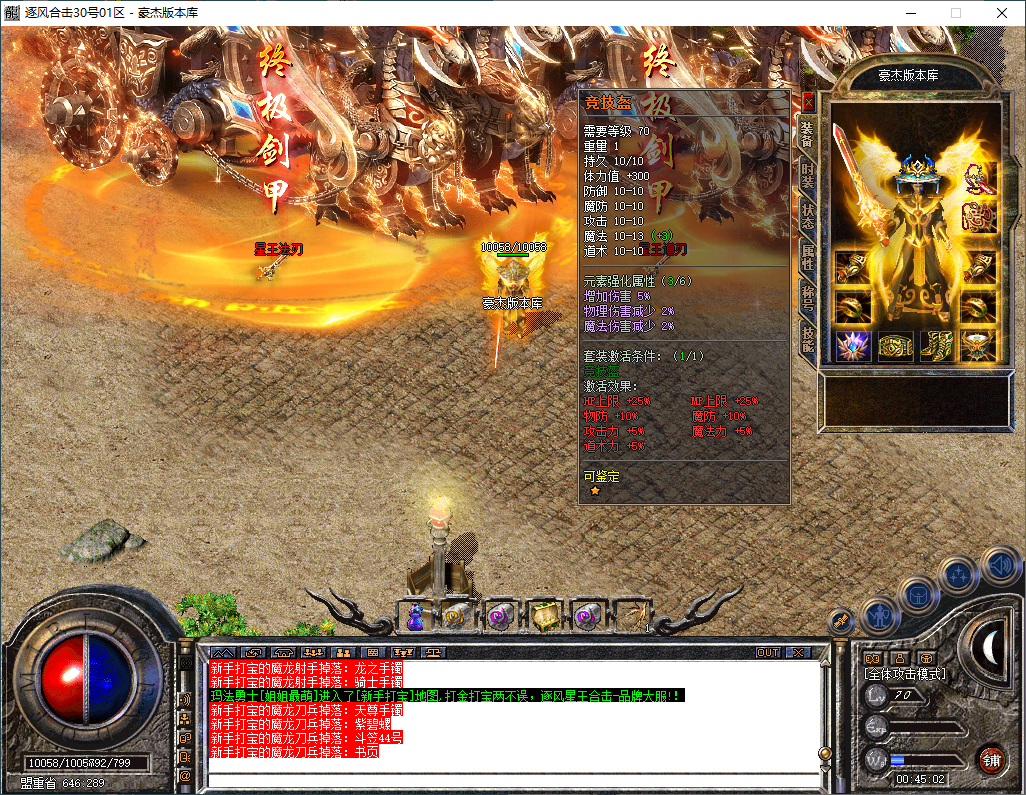Click the OUT button above chat
Screen dimensions: 1026x795
[767, 652]
